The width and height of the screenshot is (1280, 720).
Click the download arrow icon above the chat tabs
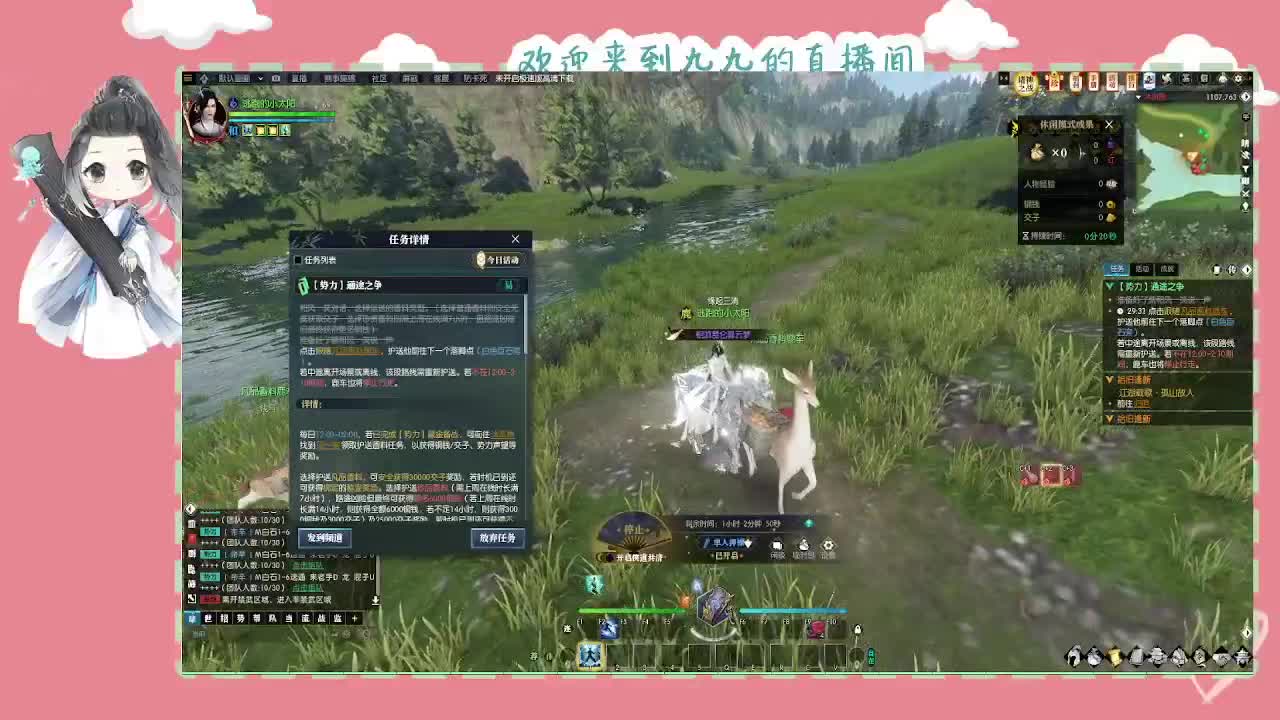click(376, 598)
